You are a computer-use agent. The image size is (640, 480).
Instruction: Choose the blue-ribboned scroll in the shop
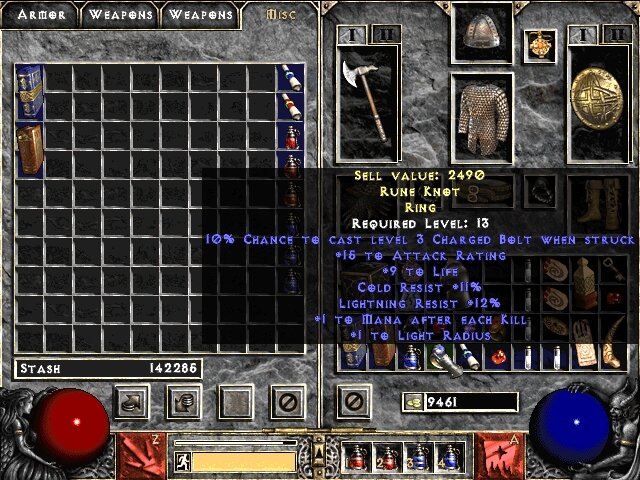pyautogui.click(x=290, y=77)
